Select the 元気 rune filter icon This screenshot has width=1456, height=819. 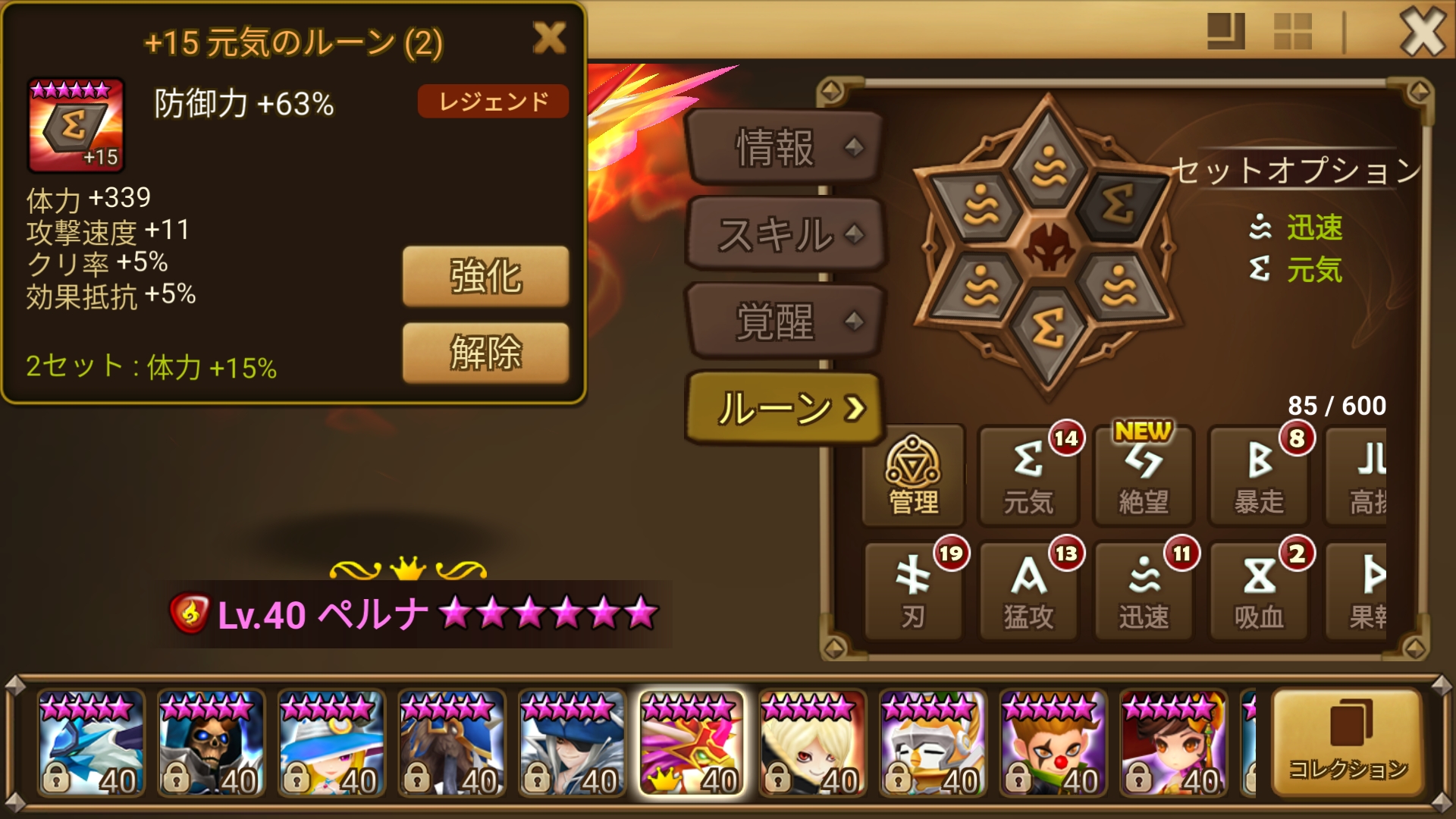[x=1029, y=476]
